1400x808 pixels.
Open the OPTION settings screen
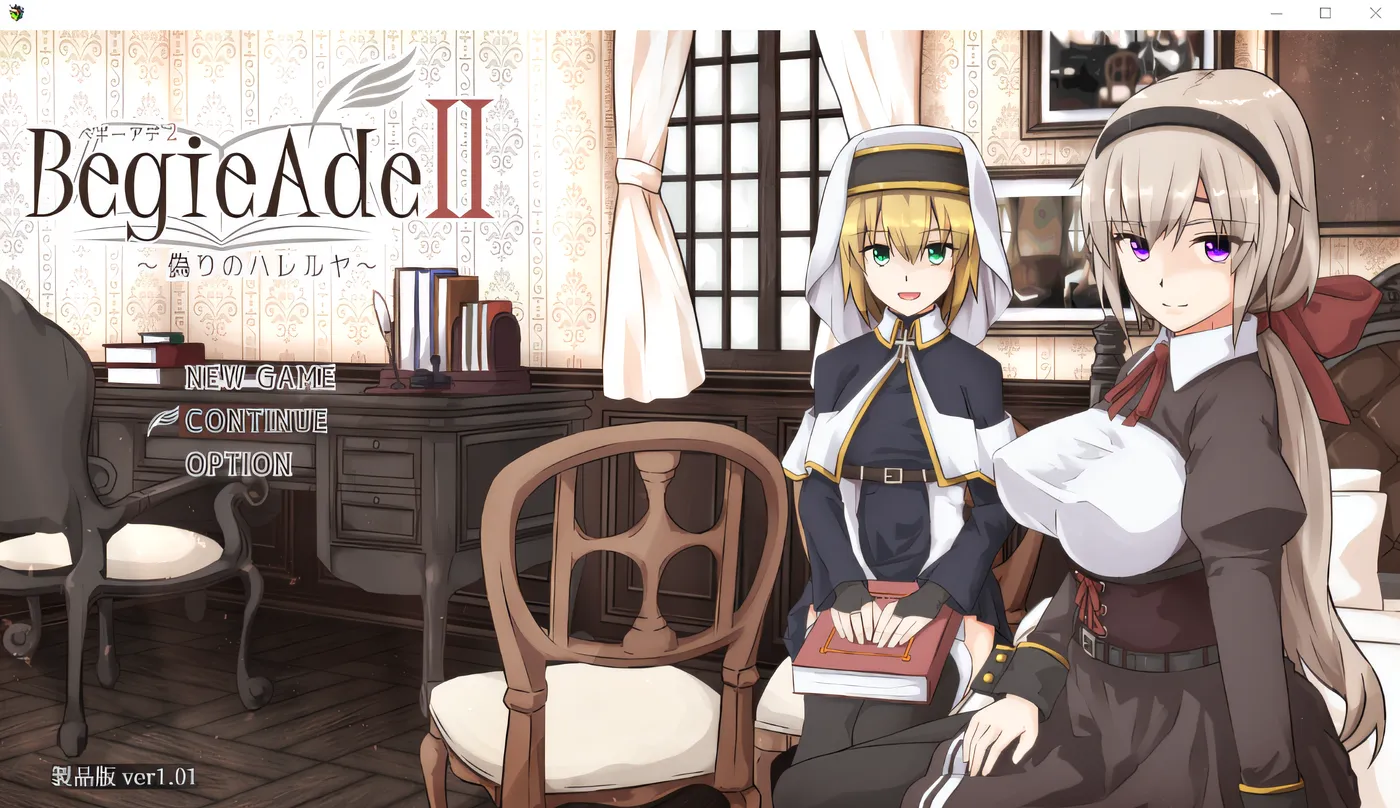pos(238,465)
